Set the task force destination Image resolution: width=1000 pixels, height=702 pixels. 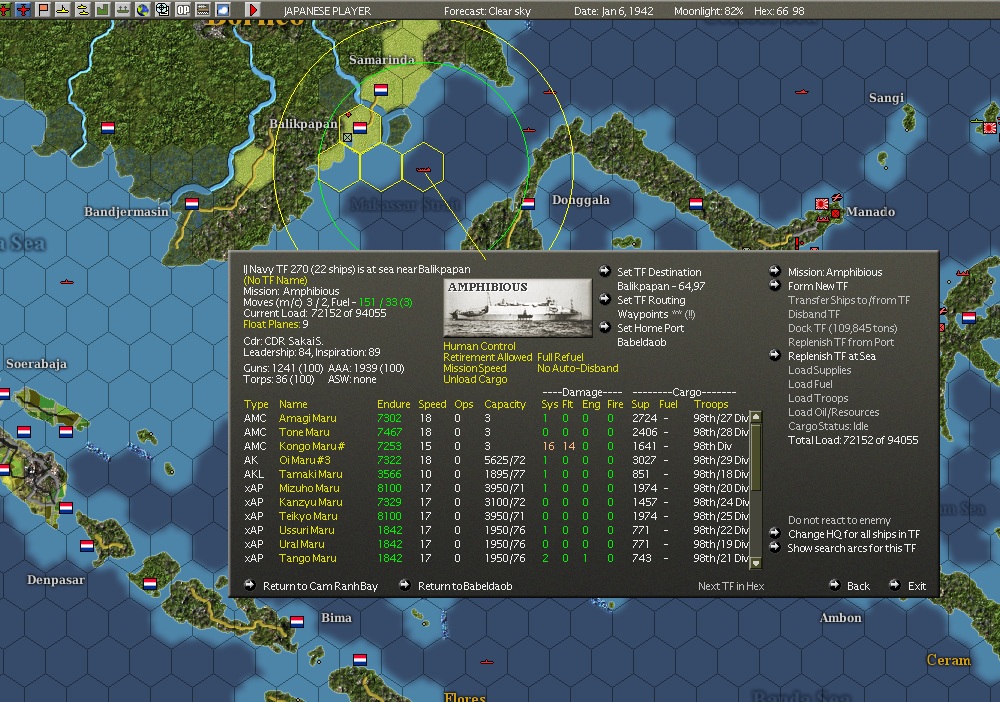tap(659, 272)
